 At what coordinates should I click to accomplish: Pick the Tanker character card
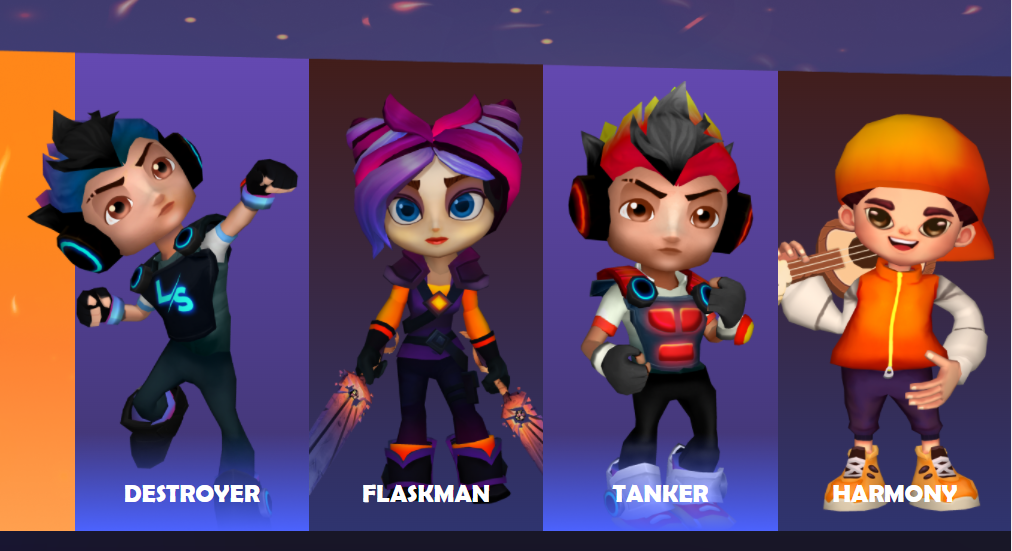[660, 300]
